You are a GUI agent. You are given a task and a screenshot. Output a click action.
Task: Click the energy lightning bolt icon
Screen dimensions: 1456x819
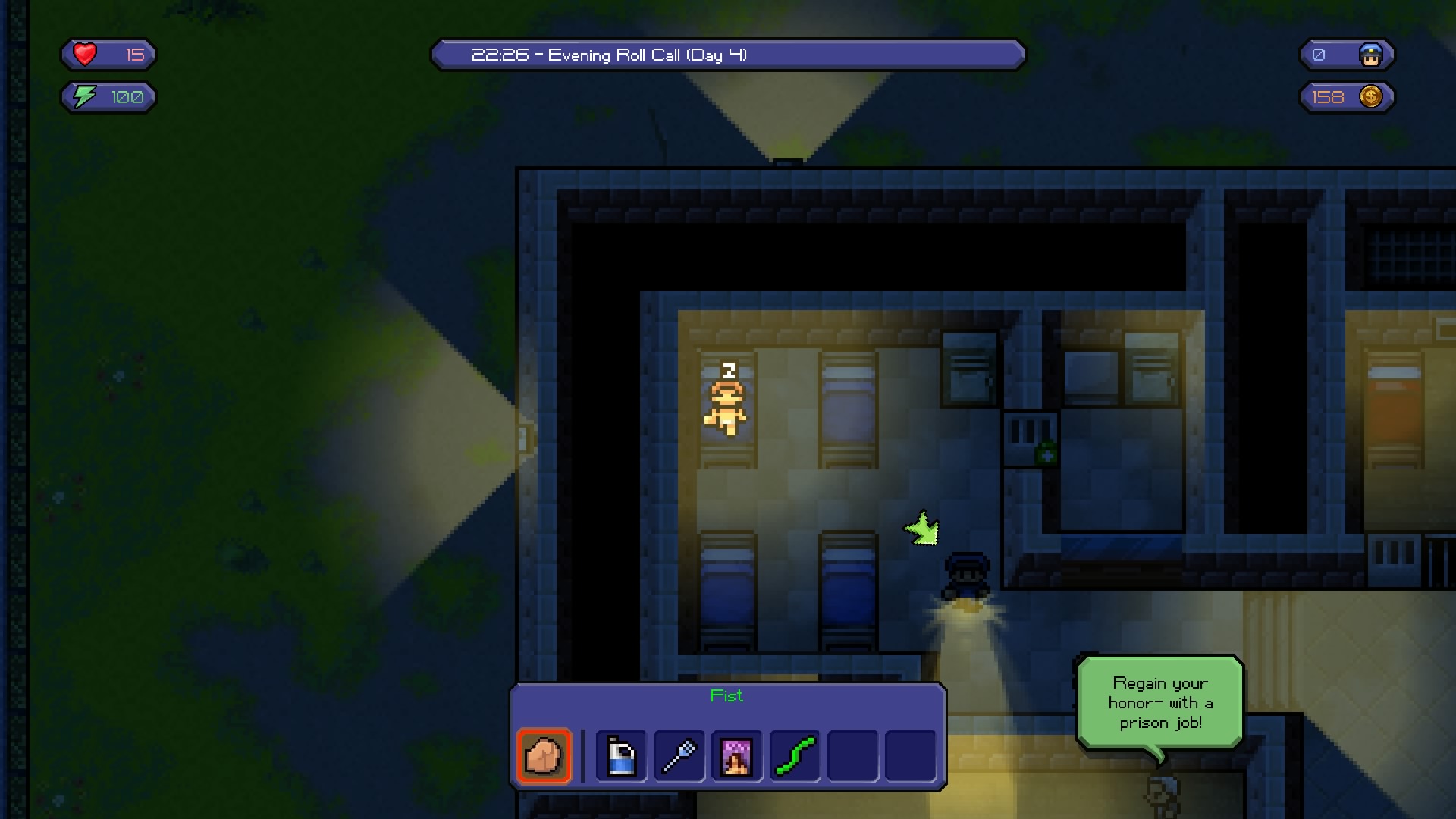[83, 96]
